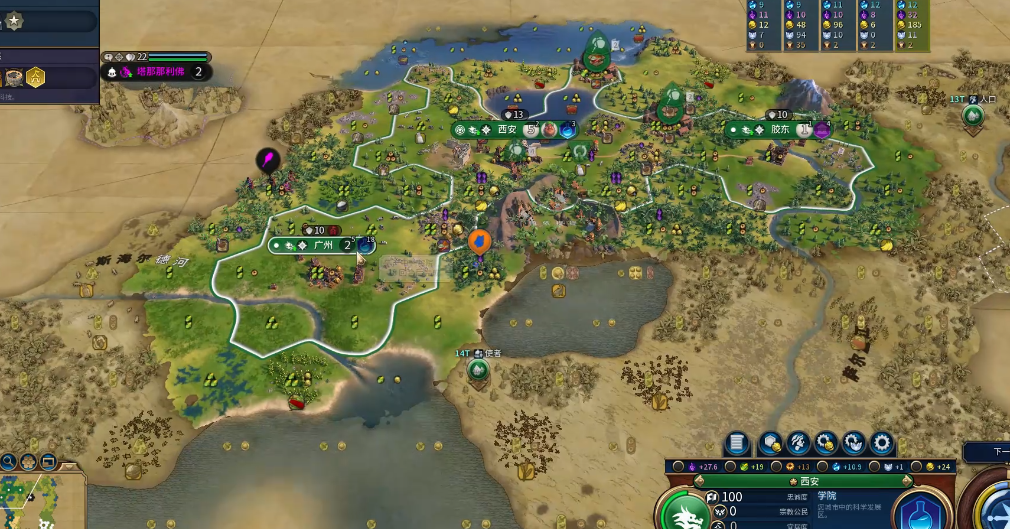Select the 西安 city banner

pyautogui.click(x=506, y=129)
